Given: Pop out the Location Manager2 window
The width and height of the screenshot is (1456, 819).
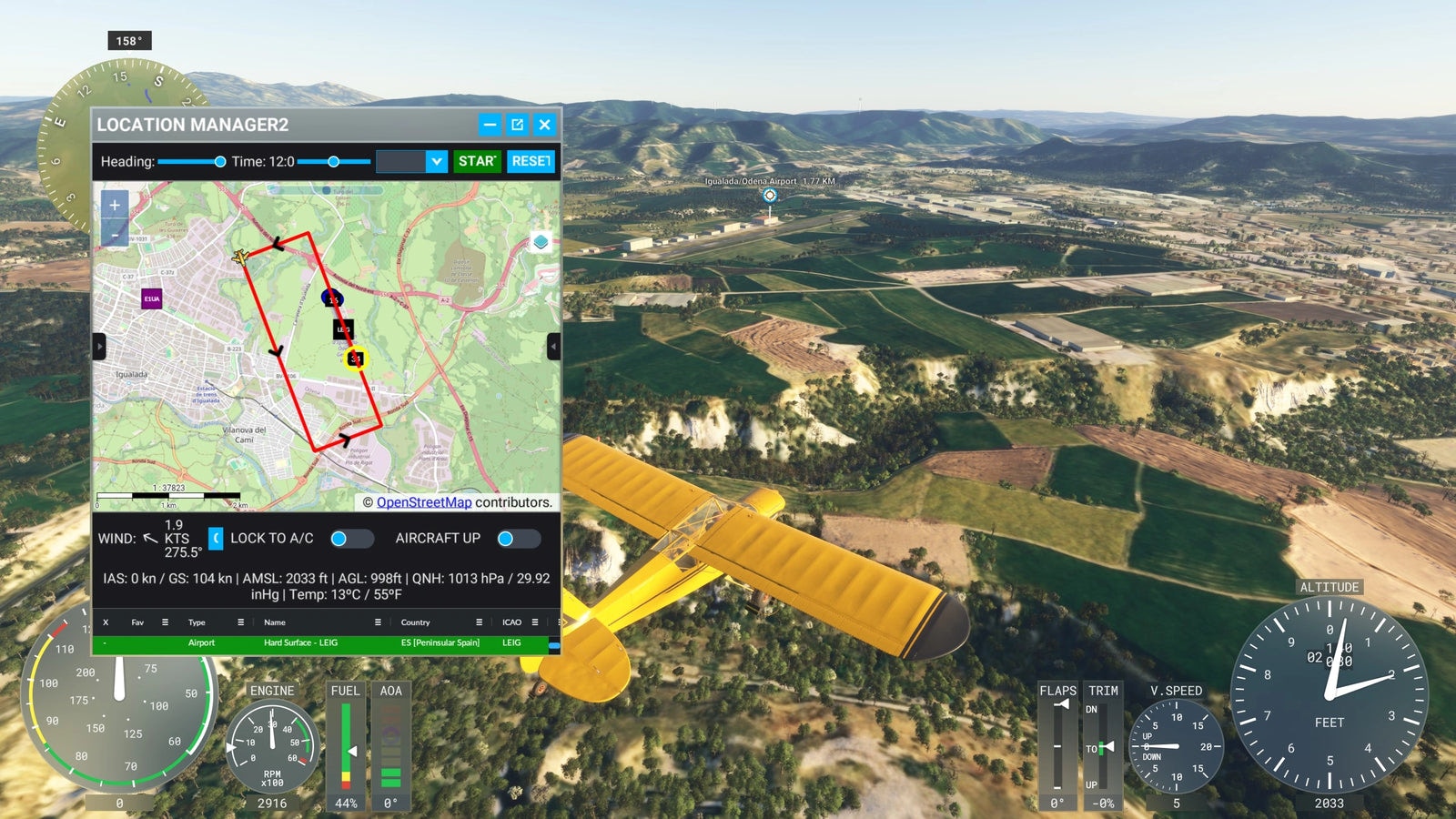Looking at the screenshot, I should pos(517,125).
